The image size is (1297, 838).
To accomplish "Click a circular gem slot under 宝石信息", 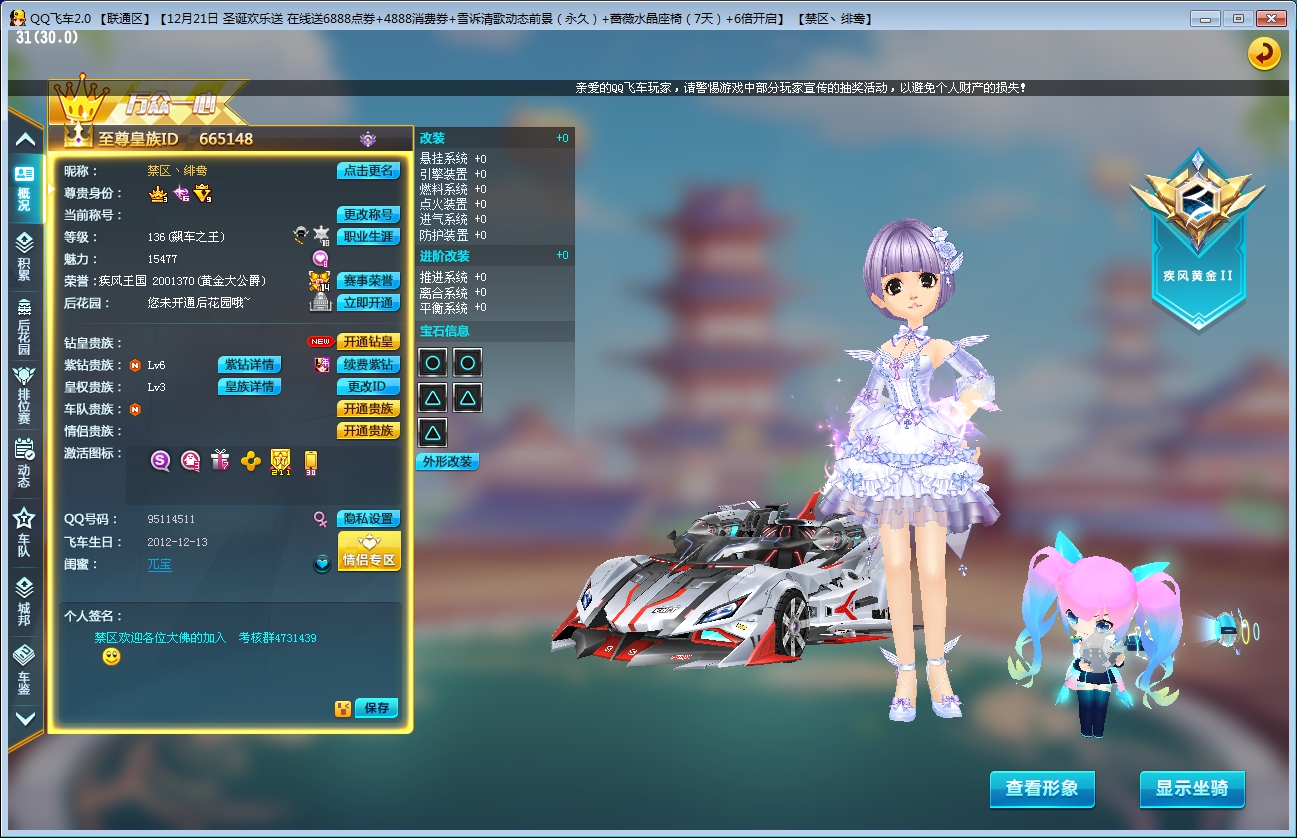I will pos(432,362).
